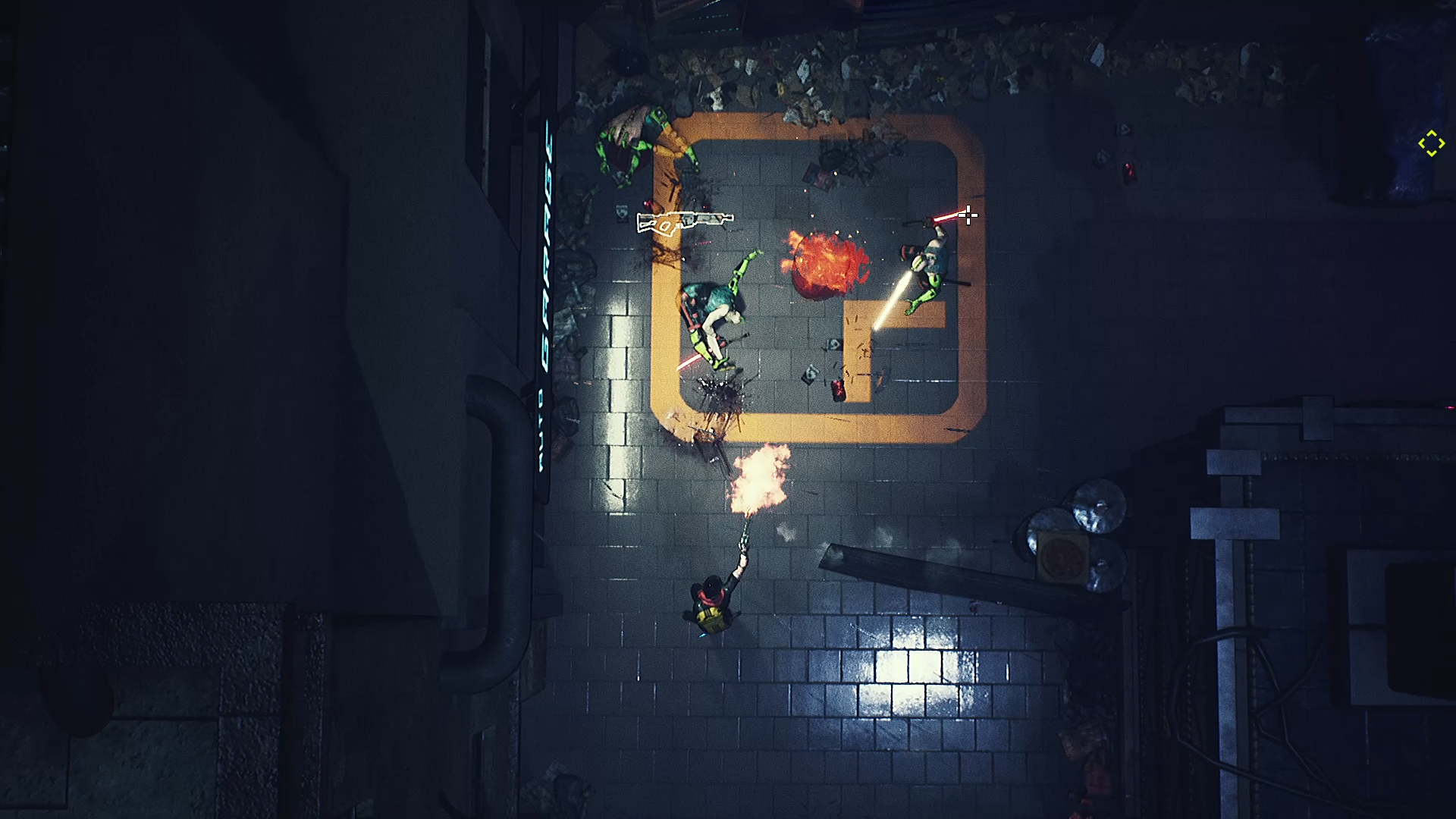Select the white outlined rifle pickup icon
1456x819 pixels.
[x=684, y=222]
